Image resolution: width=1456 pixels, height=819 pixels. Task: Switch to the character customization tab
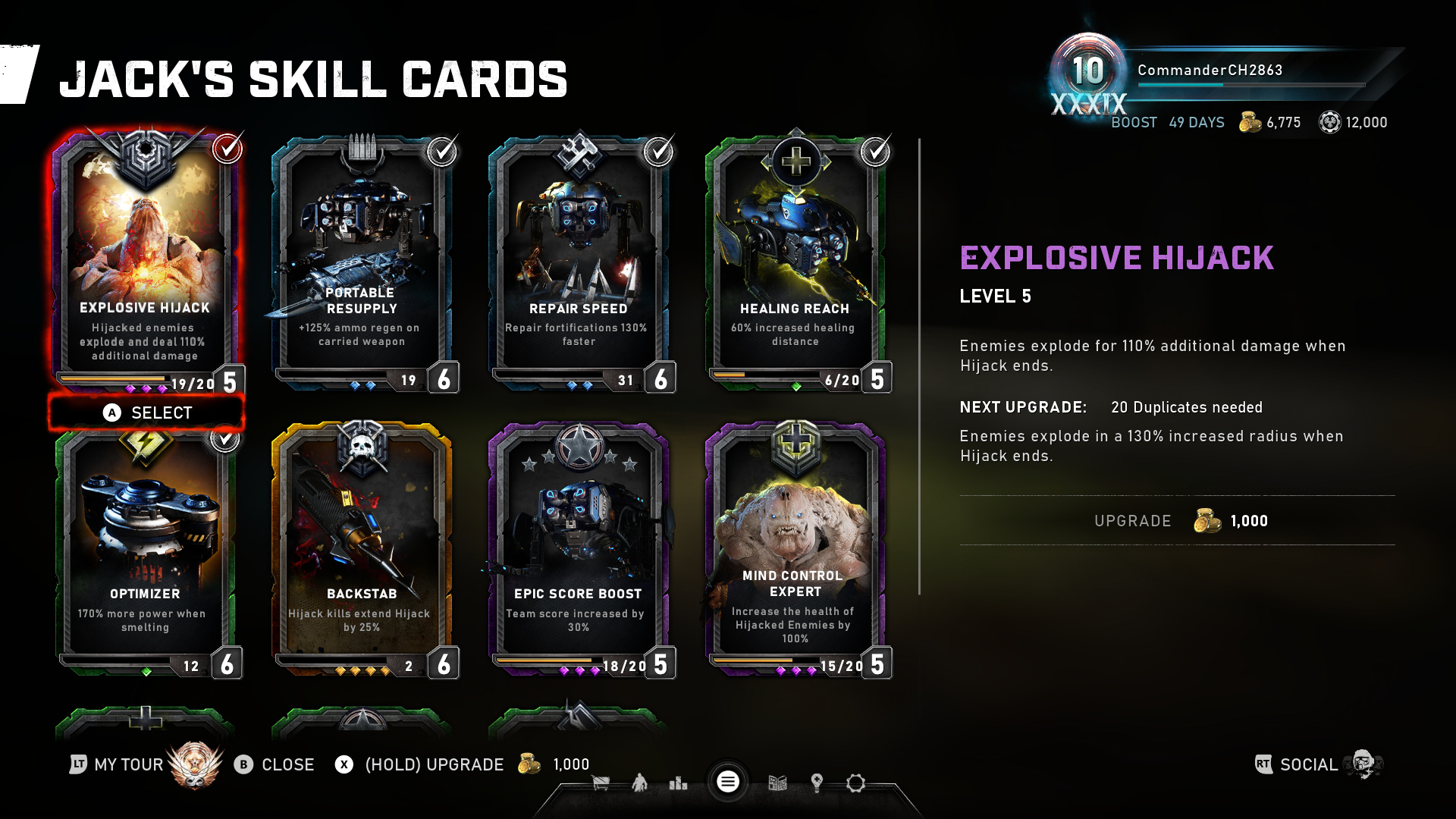point(639,783)
